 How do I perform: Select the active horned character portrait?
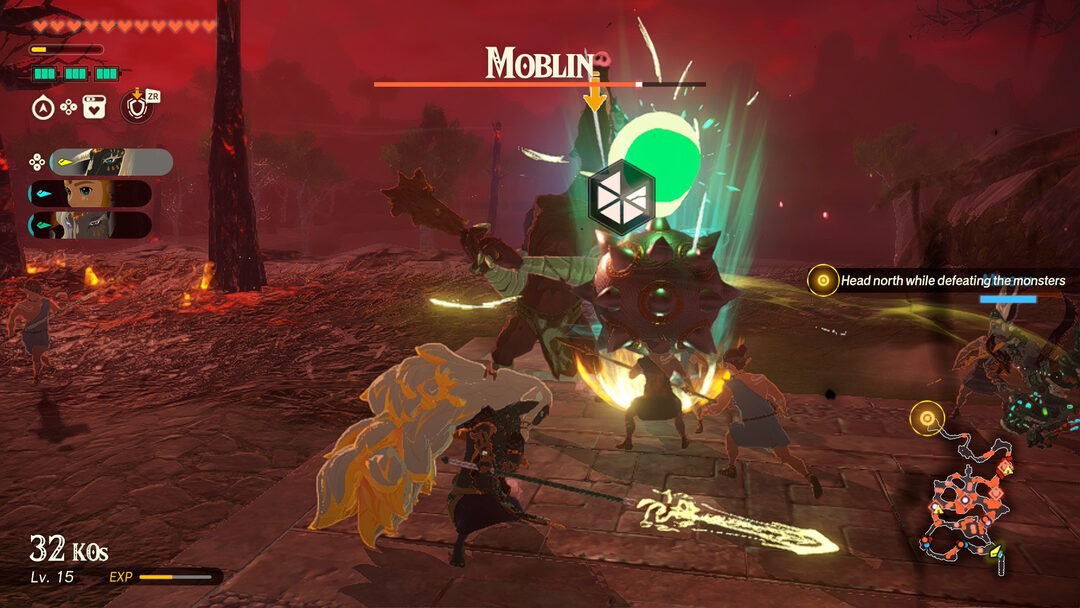click(110, 162)
